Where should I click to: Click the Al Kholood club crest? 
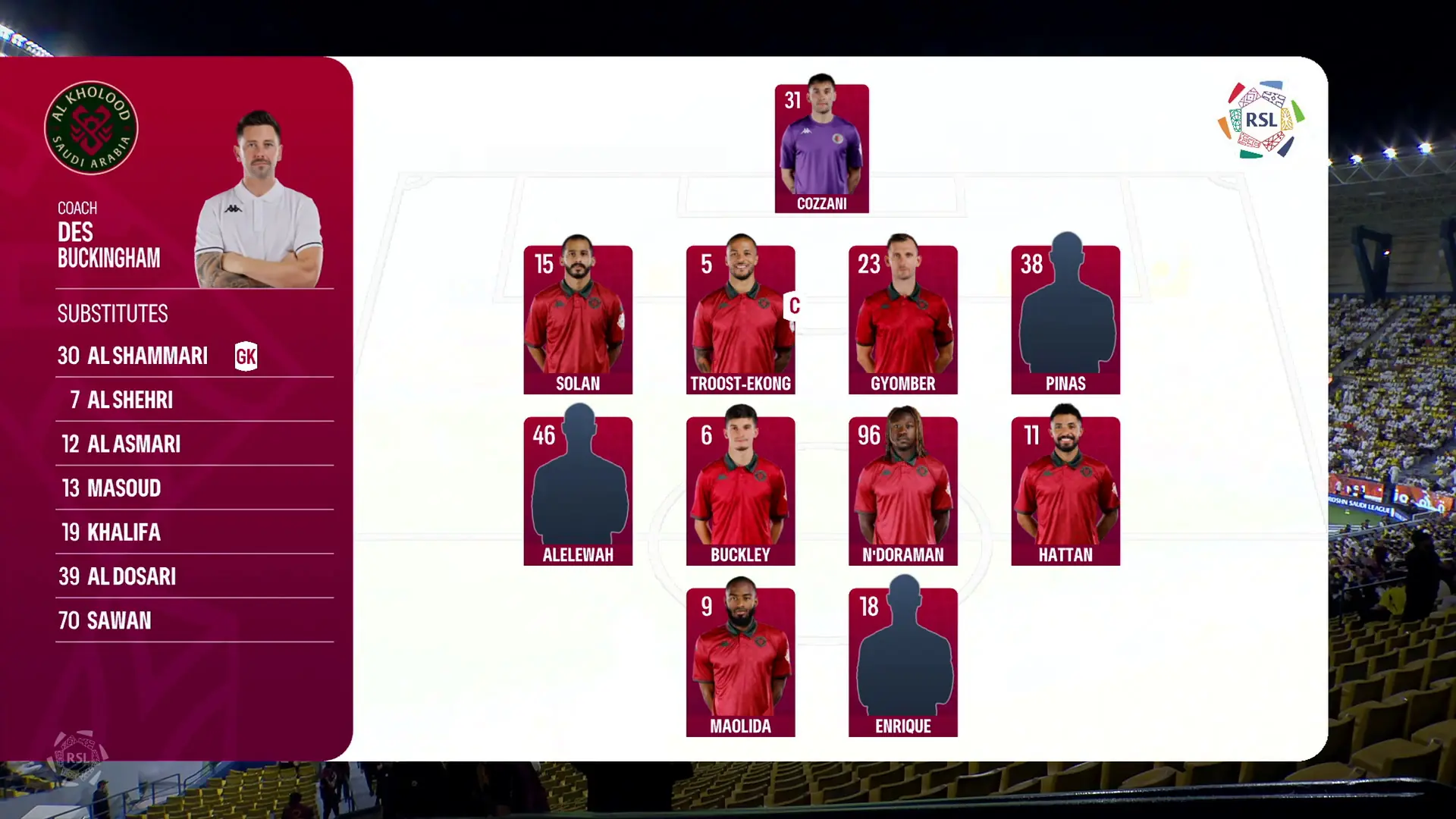(x=91, y=127)
